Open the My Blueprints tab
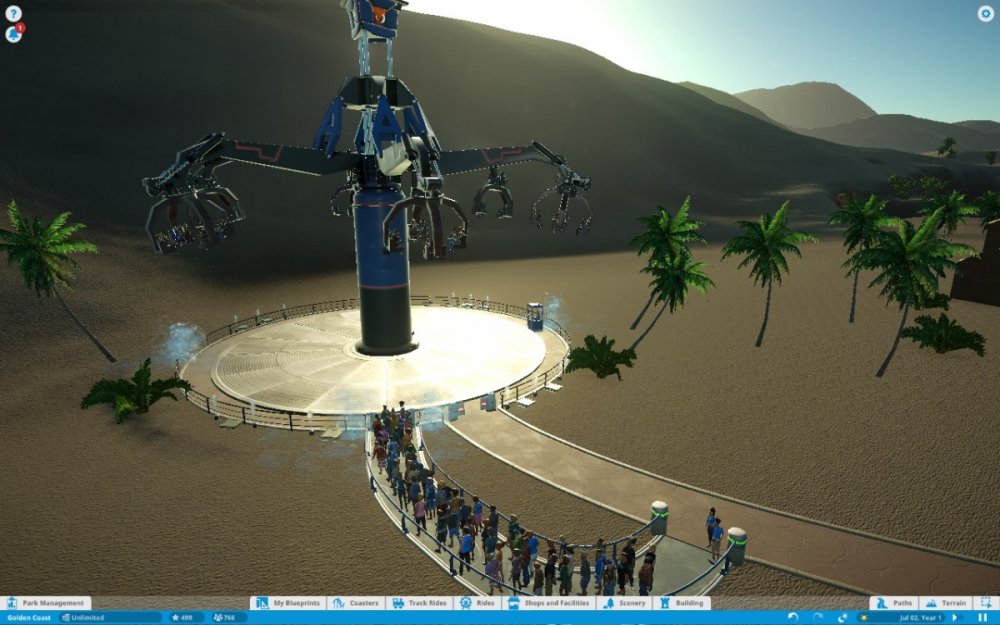 (288, 603)
